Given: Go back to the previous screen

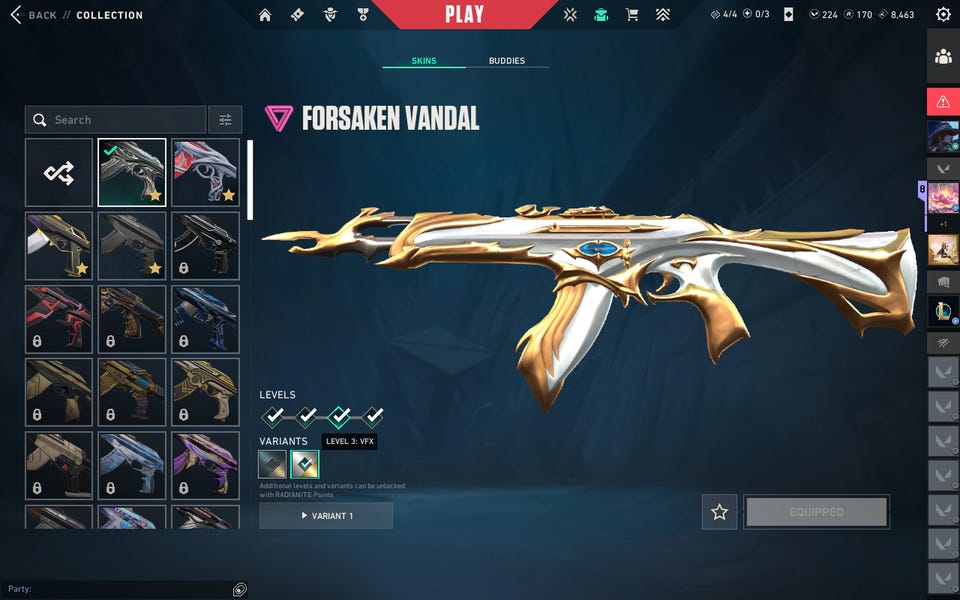Looking at the screenshot, I should click(x=33, y=15).
